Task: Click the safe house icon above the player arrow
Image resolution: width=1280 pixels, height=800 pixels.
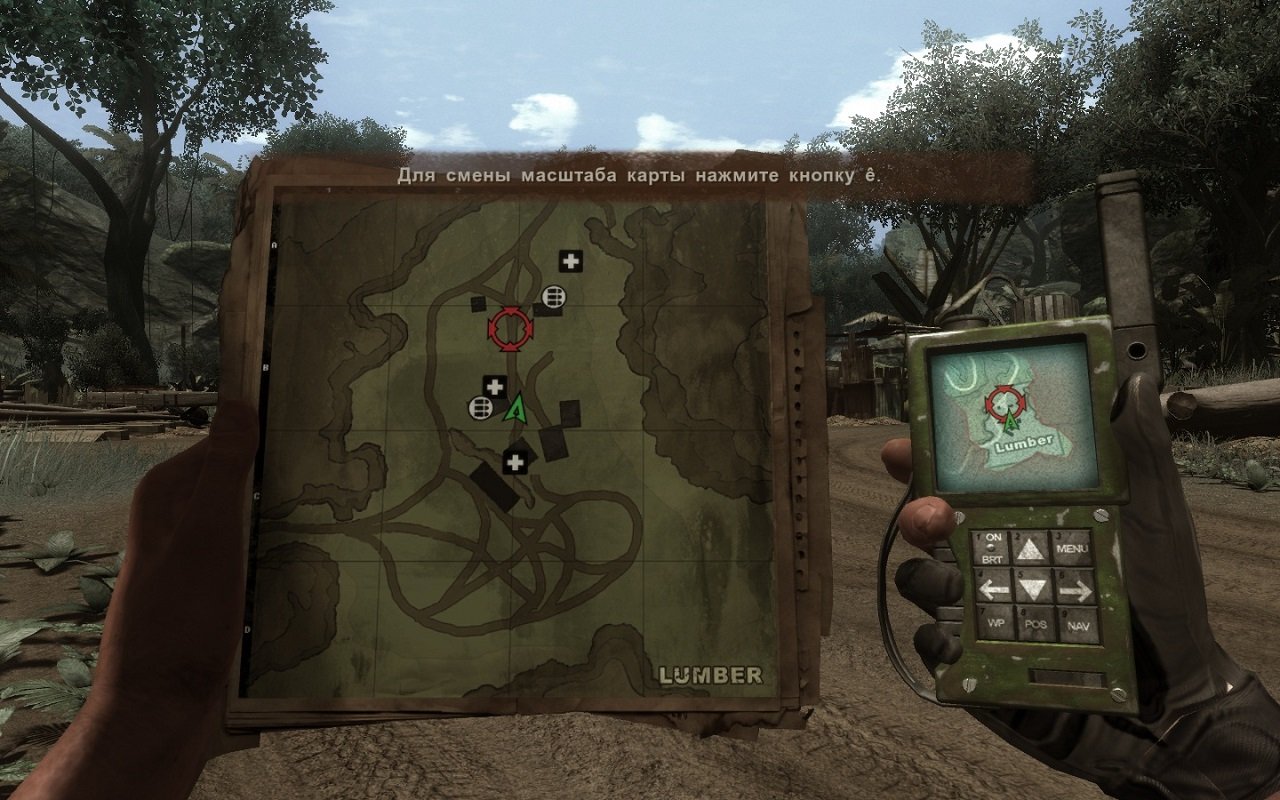Action: pos(494,385)
